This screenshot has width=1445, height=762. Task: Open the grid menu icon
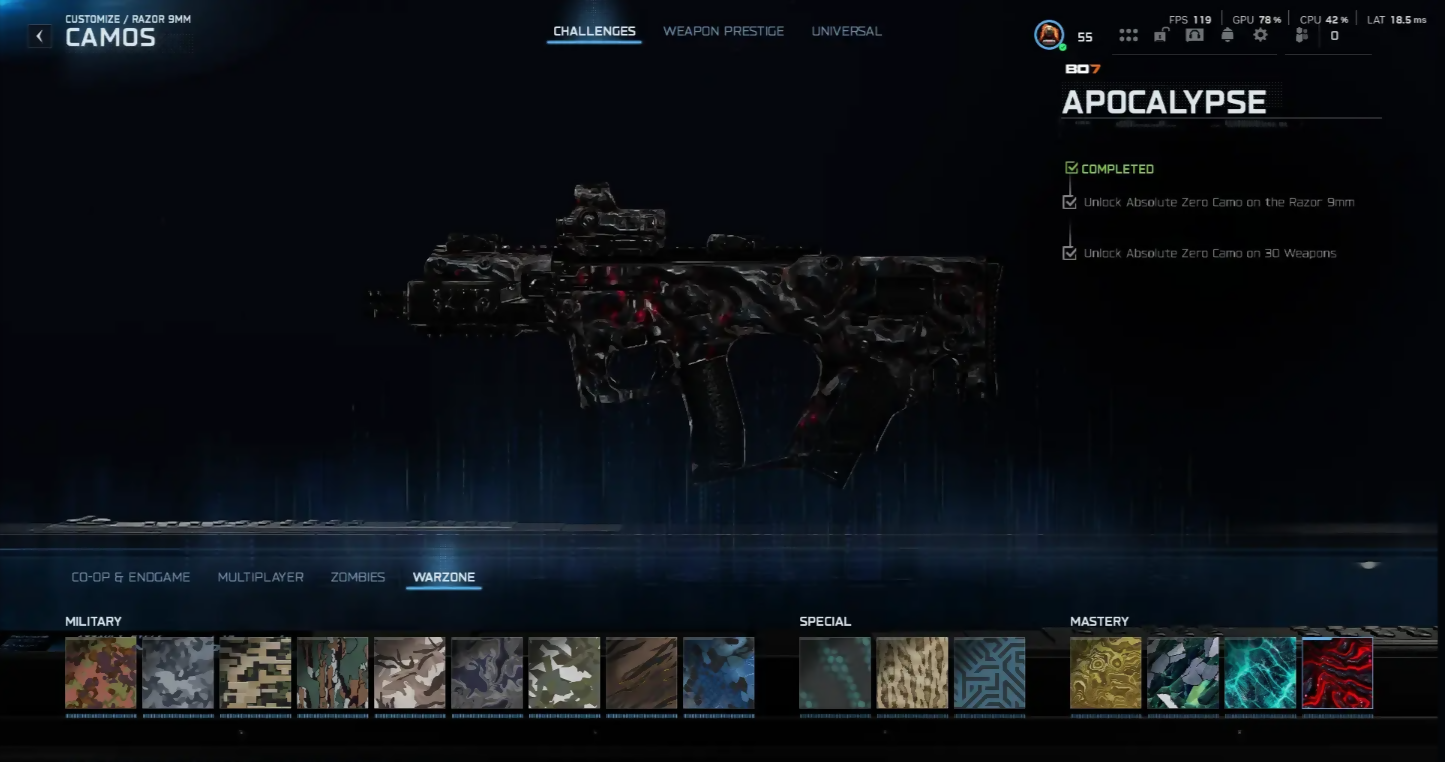(1128, 35)
